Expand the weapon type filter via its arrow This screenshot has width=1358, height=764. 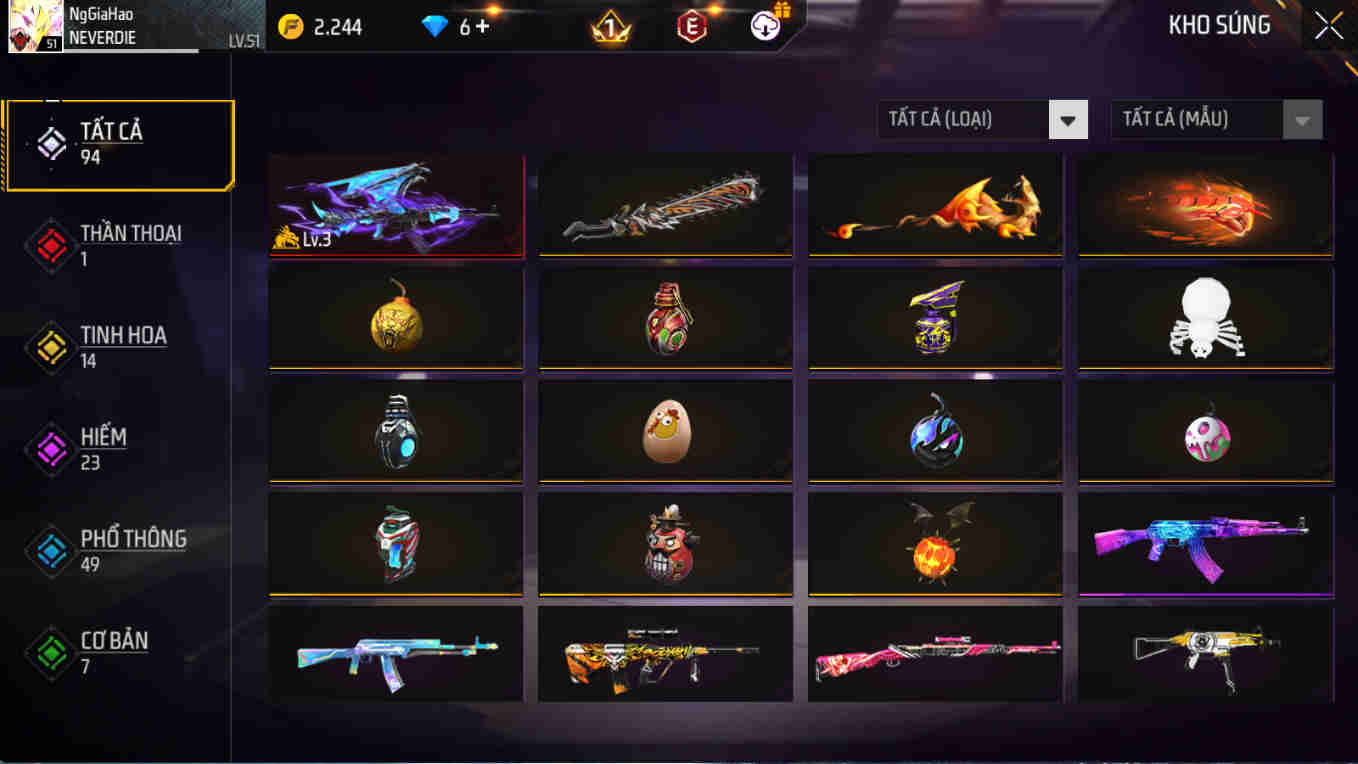(1069, 119)
